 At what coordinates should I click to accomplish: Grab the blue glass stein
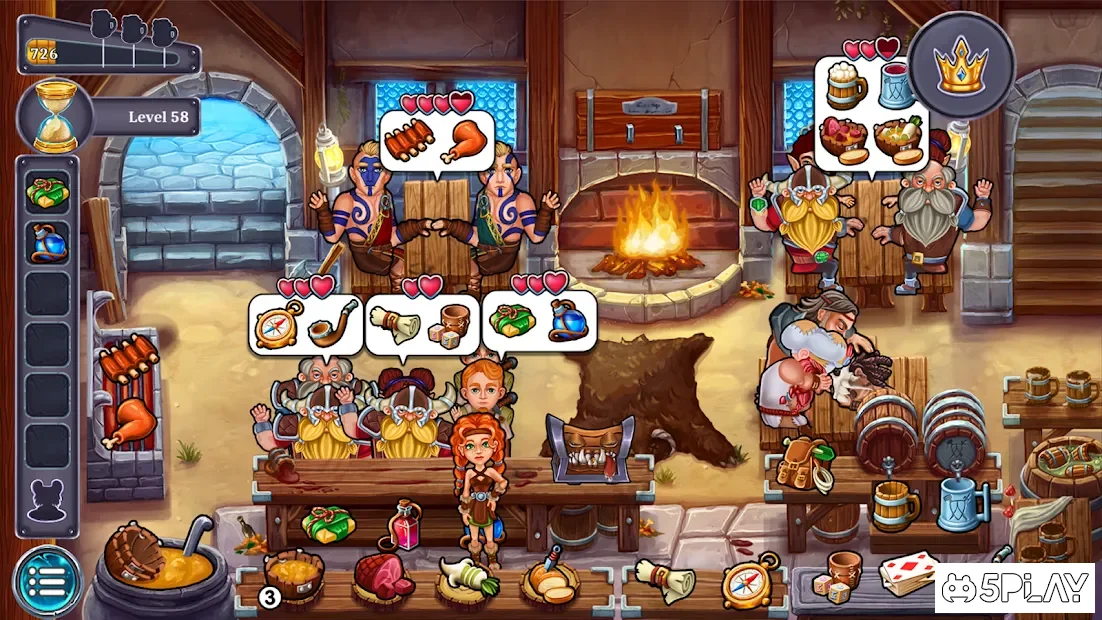coord(960,503)
